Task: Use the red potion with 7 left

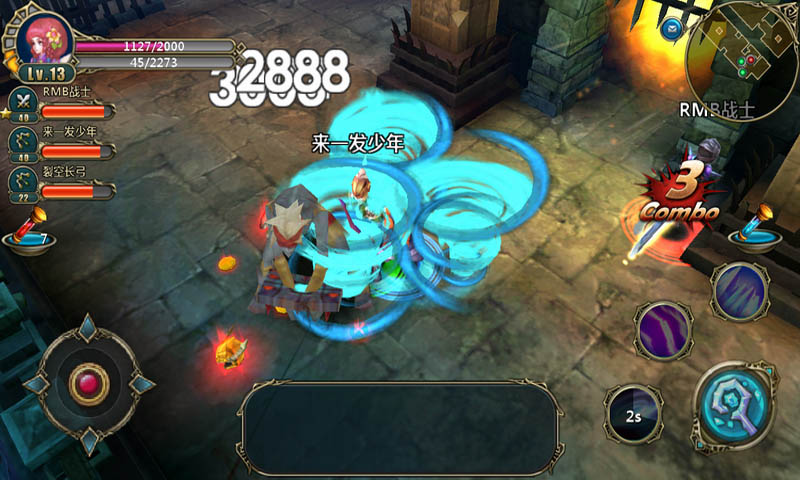Action: click(27, 232)
